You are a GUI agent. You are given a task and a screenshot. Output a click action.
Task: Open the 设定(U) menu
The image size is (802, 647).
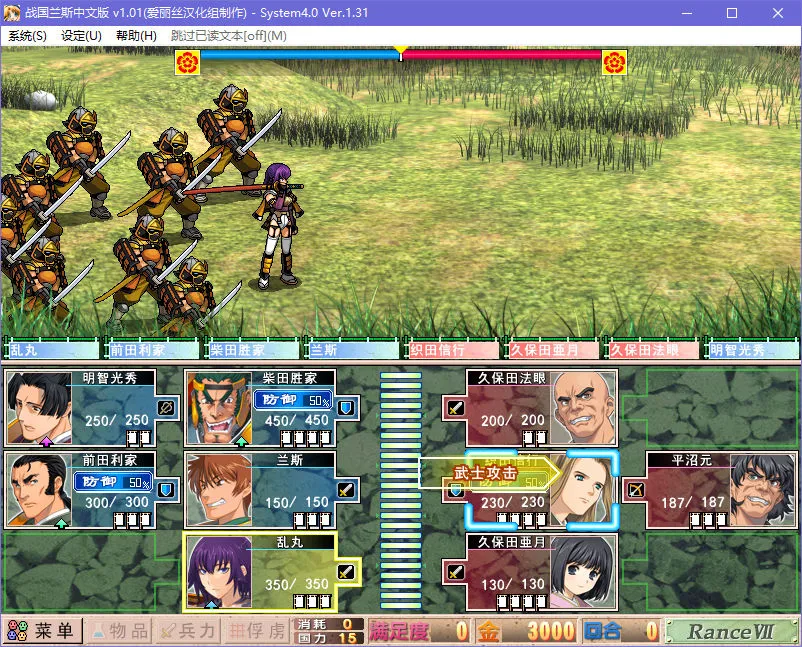click(81, 35)
